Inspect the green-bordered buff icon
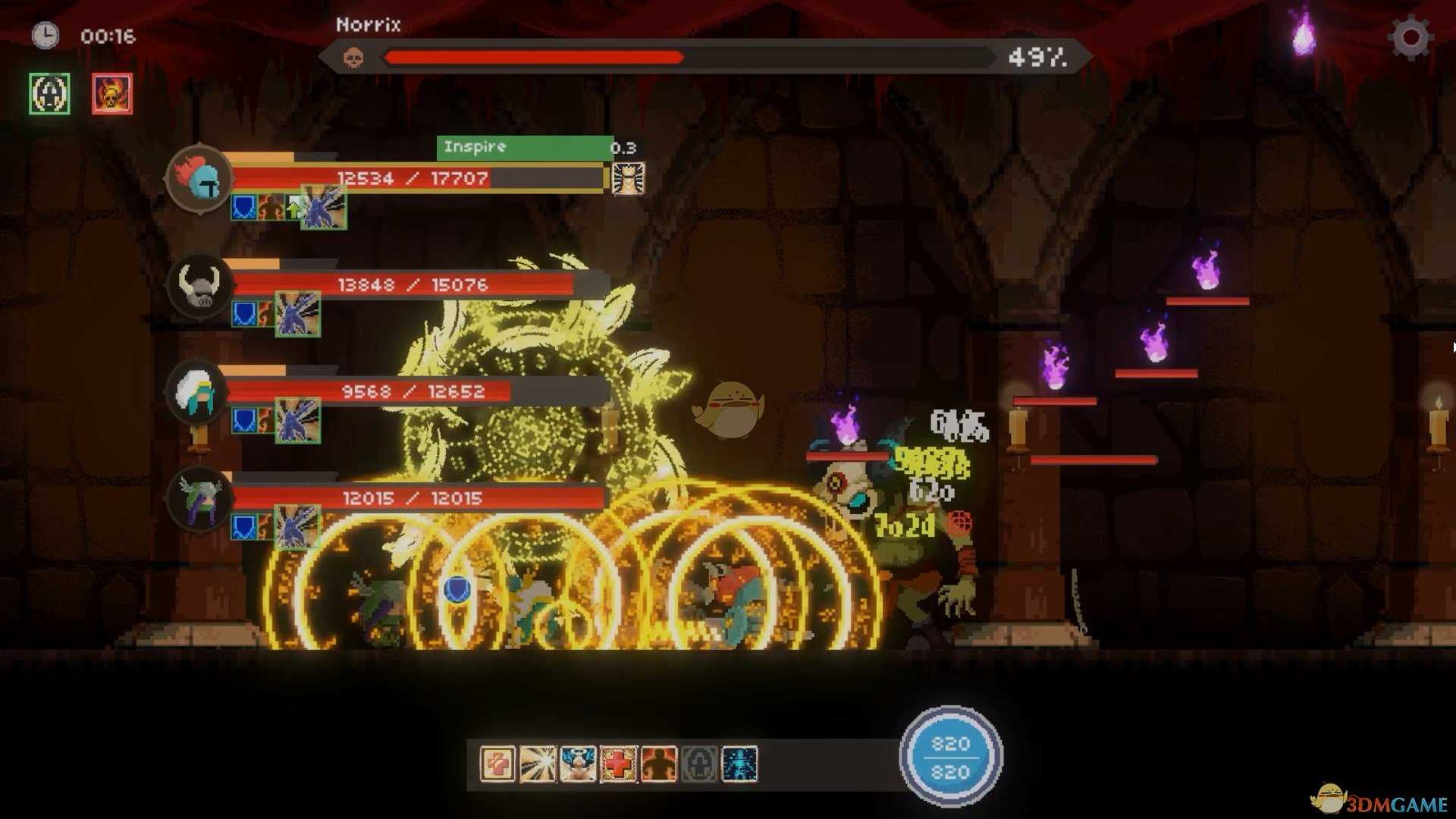Viewport: 1456px width, 819px height. pyautogui.click(x=49, y=94)
